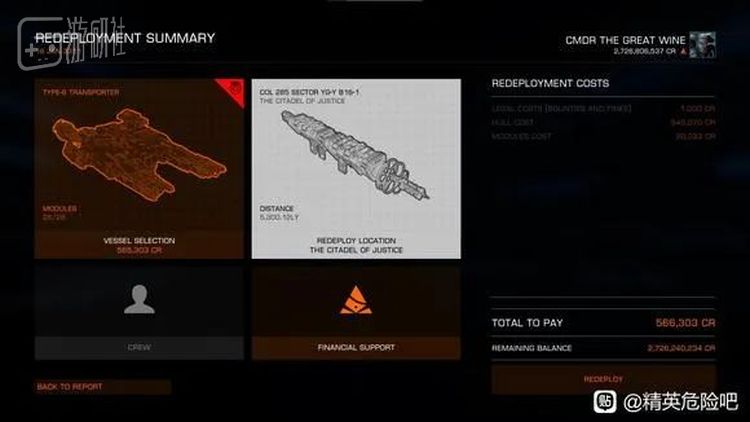Confirm with the Redeploy button
This screenshot has width=750, height=422.
(603, 379)
